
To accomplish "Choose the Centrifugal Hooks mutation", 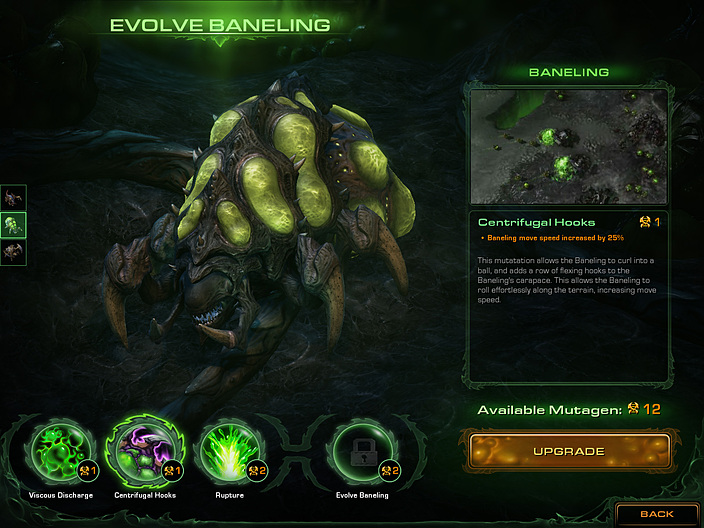I will tap(144, 450).
